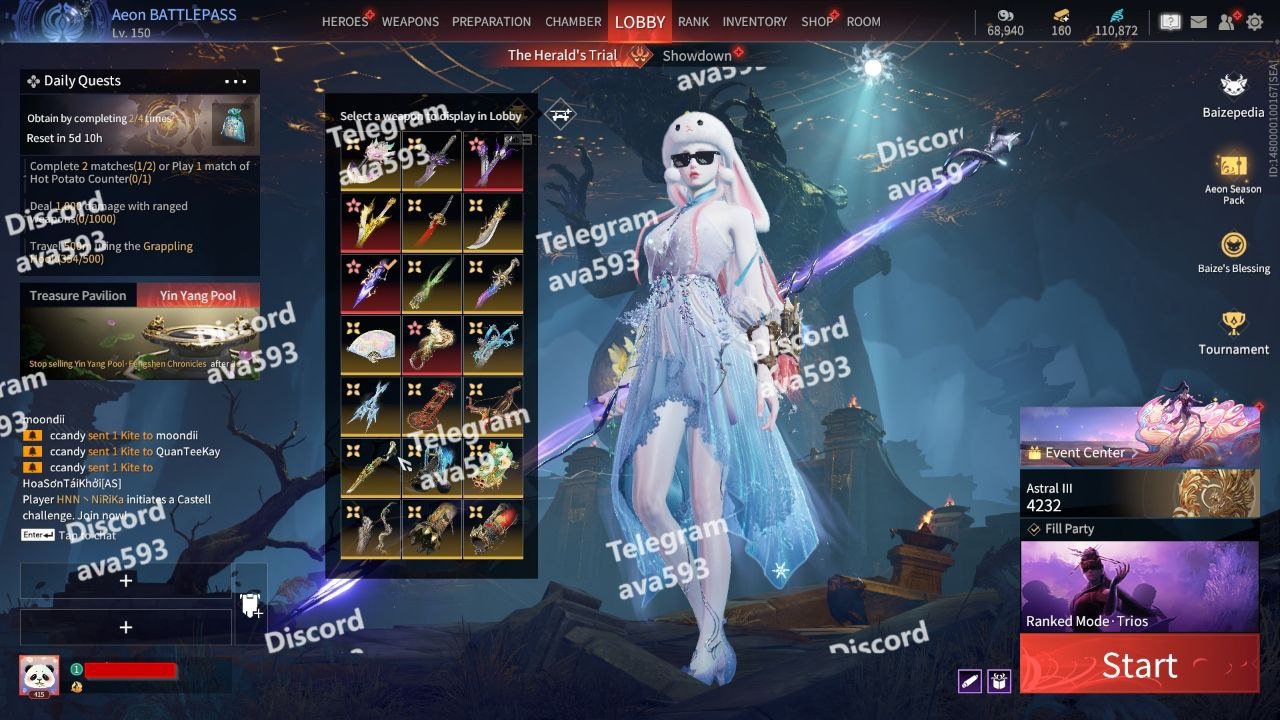Open the PREPARATION menu

pyautogui.click(x=491, y=21)
